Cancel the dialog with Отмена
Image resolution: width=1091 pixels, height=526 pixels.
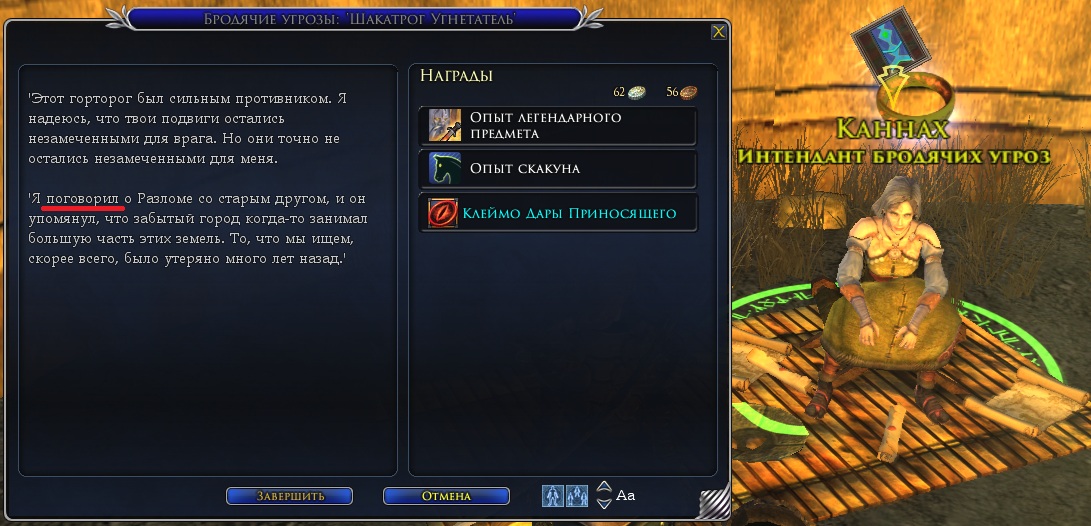tap(446, 496)
